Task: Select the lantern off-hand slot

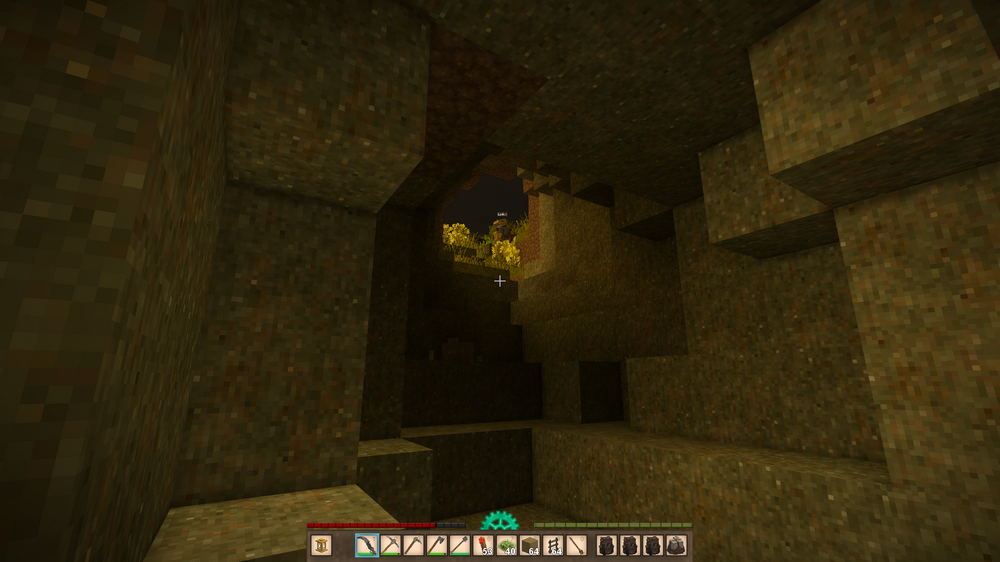Action: pos(321,546)
